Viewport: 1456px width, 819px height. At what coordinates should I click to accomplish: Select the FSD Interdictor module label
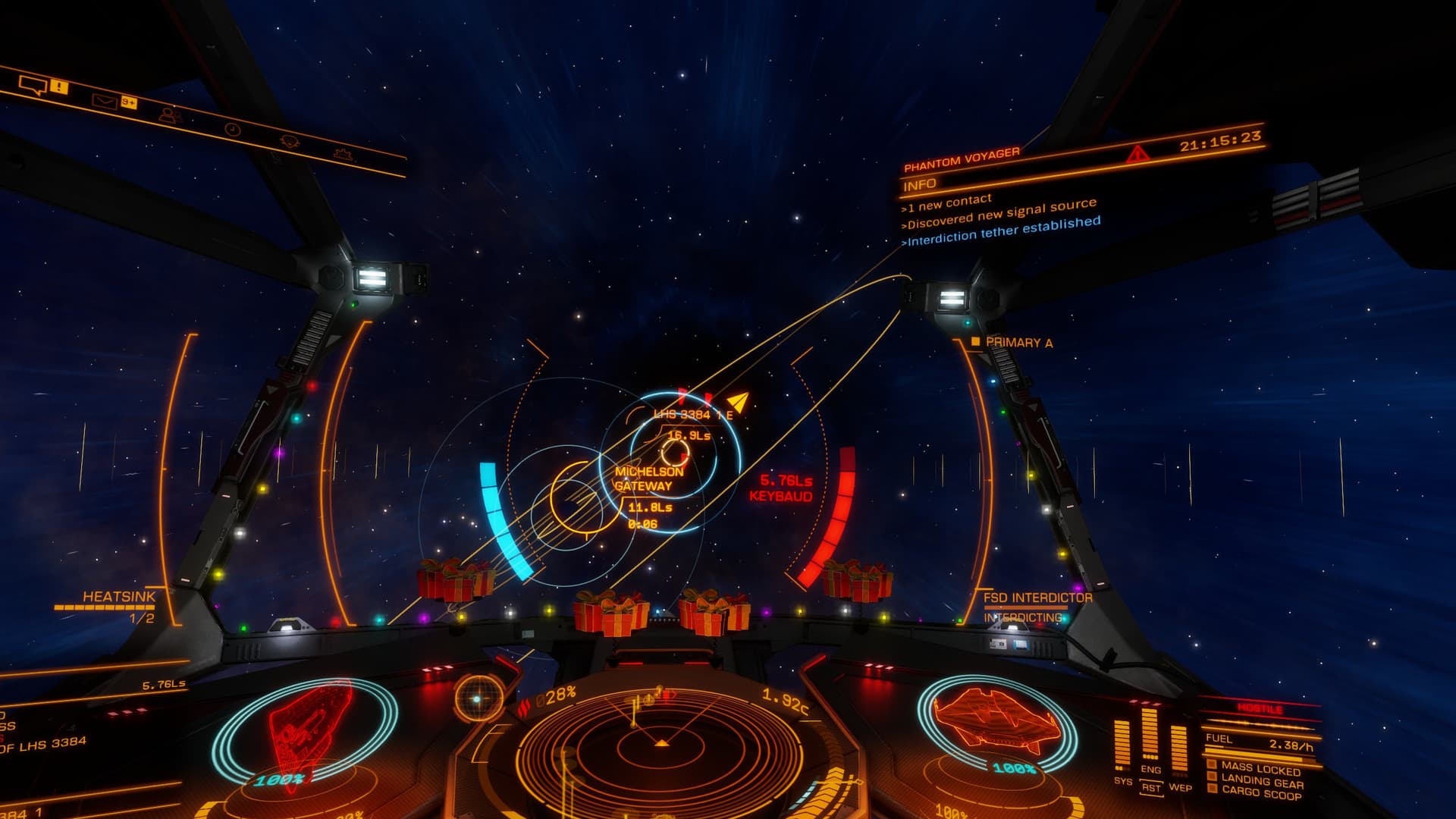(1037, 598)
